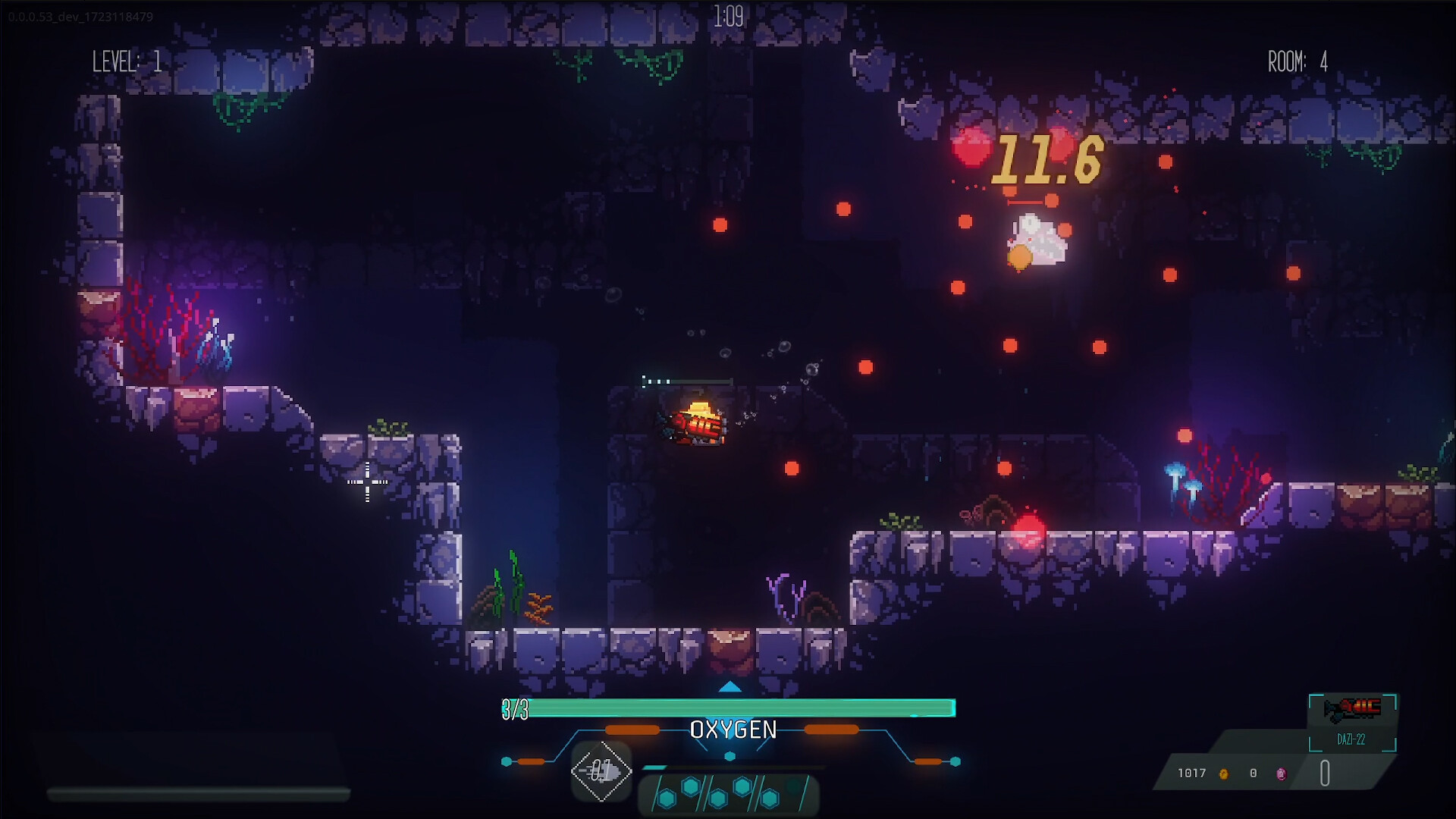Click the gold coin currency icon
This screenshot has width=1456, height=819.
(x=1223, y=773)
